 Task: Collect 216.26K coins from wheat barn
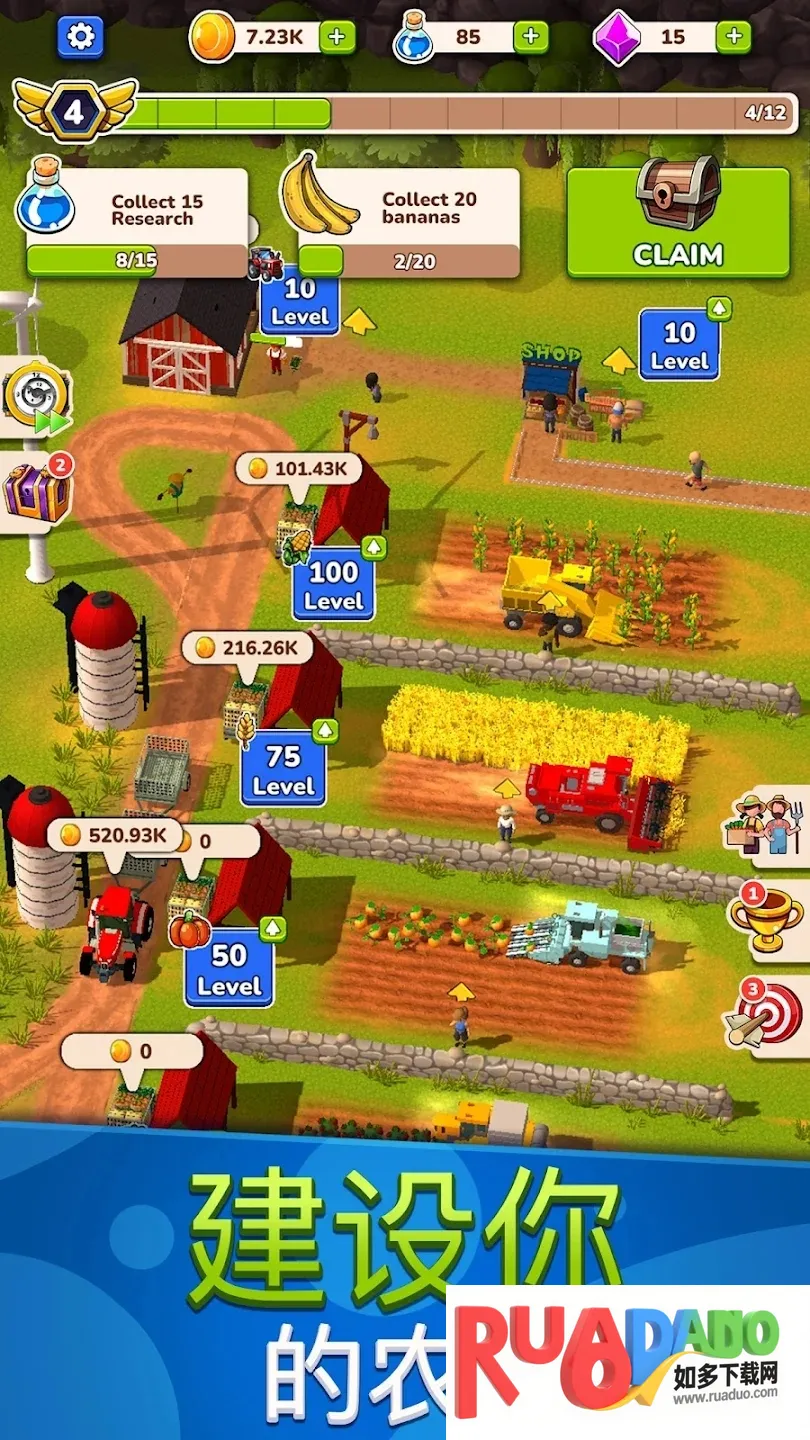coord(246,648)
